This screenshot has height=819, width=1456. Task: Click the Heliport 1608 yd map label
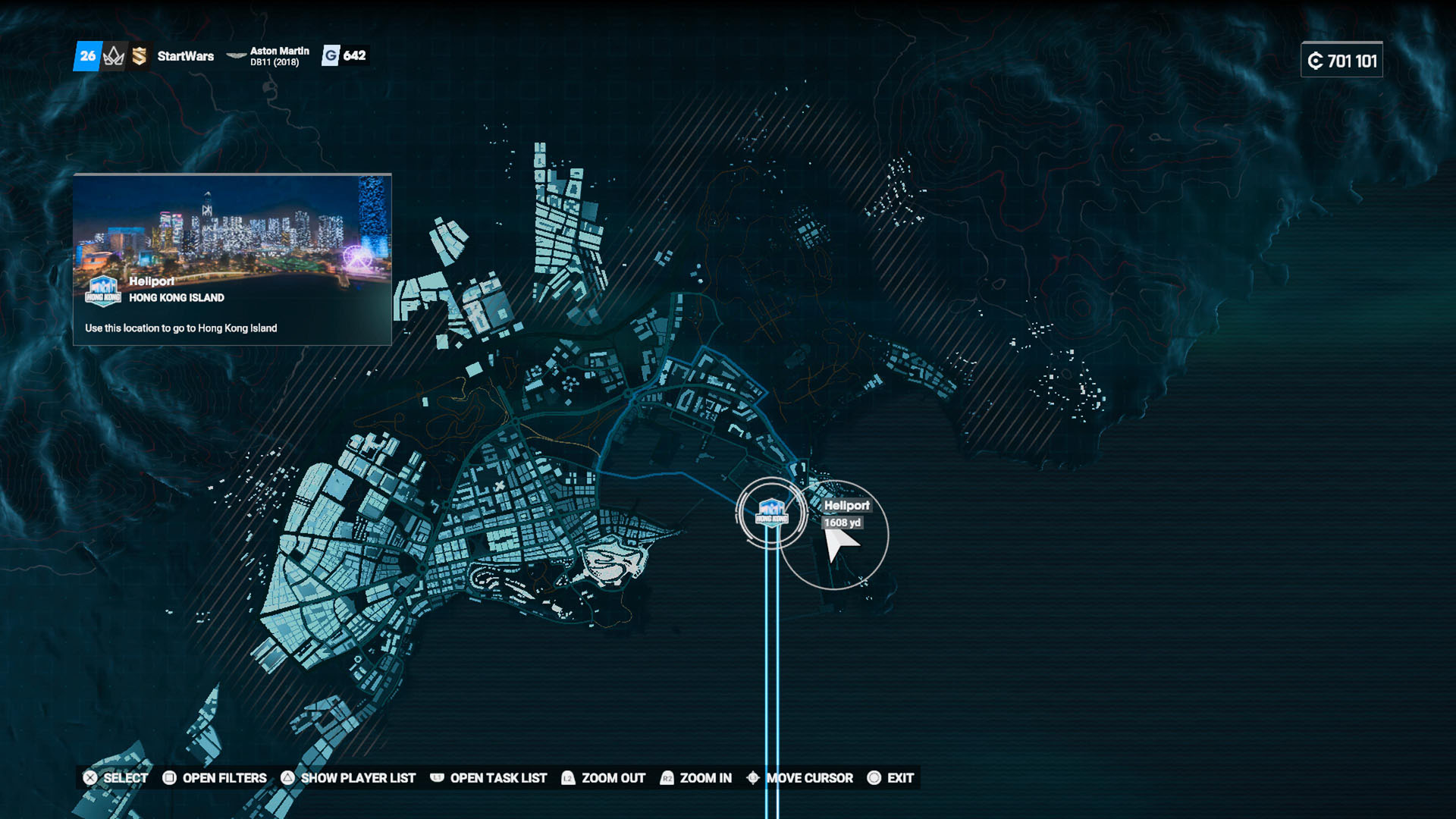pyautogui.click(x=846, y=513)
